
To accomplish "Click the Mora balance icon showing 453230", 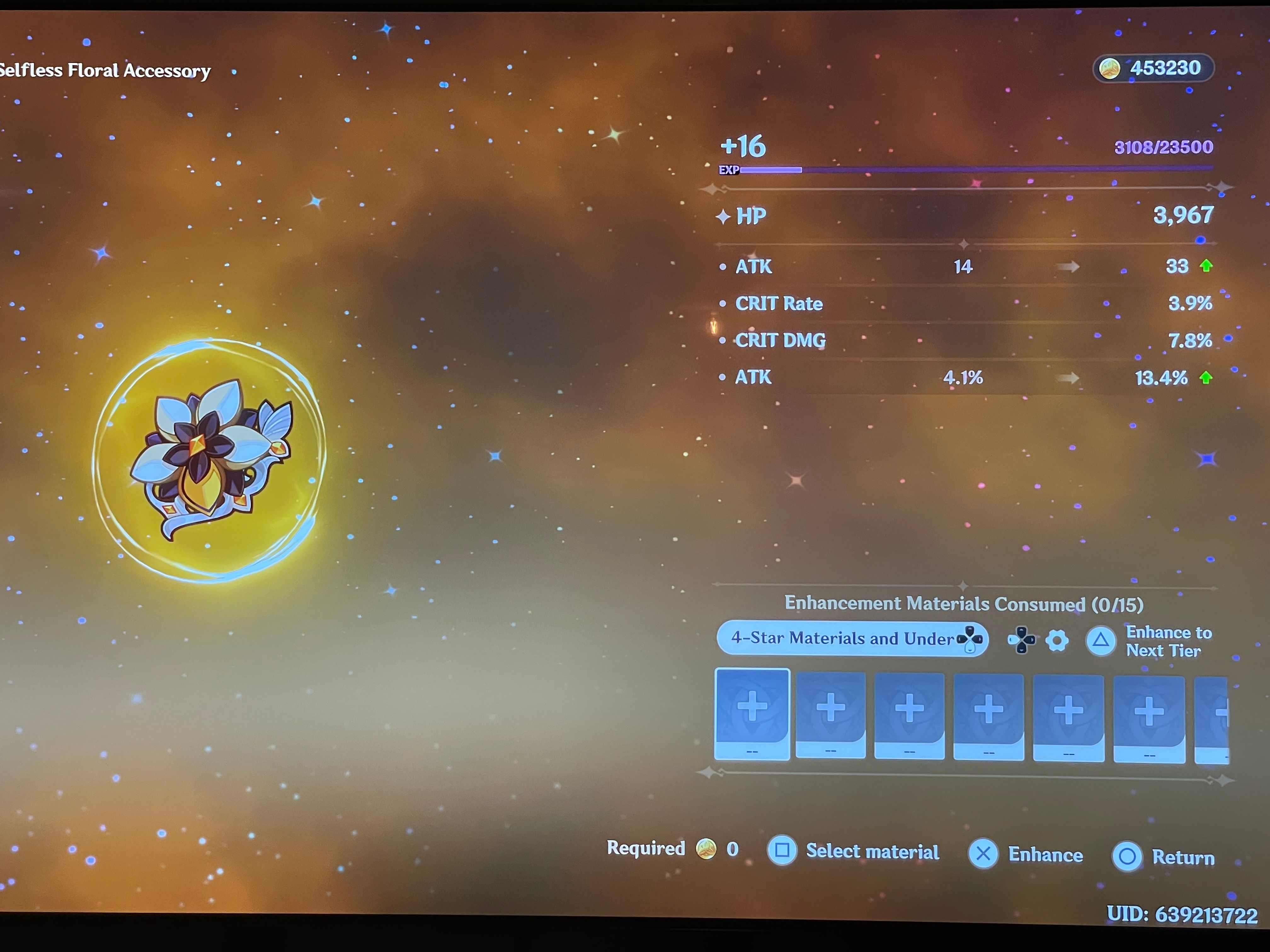I will (1110, 68).
